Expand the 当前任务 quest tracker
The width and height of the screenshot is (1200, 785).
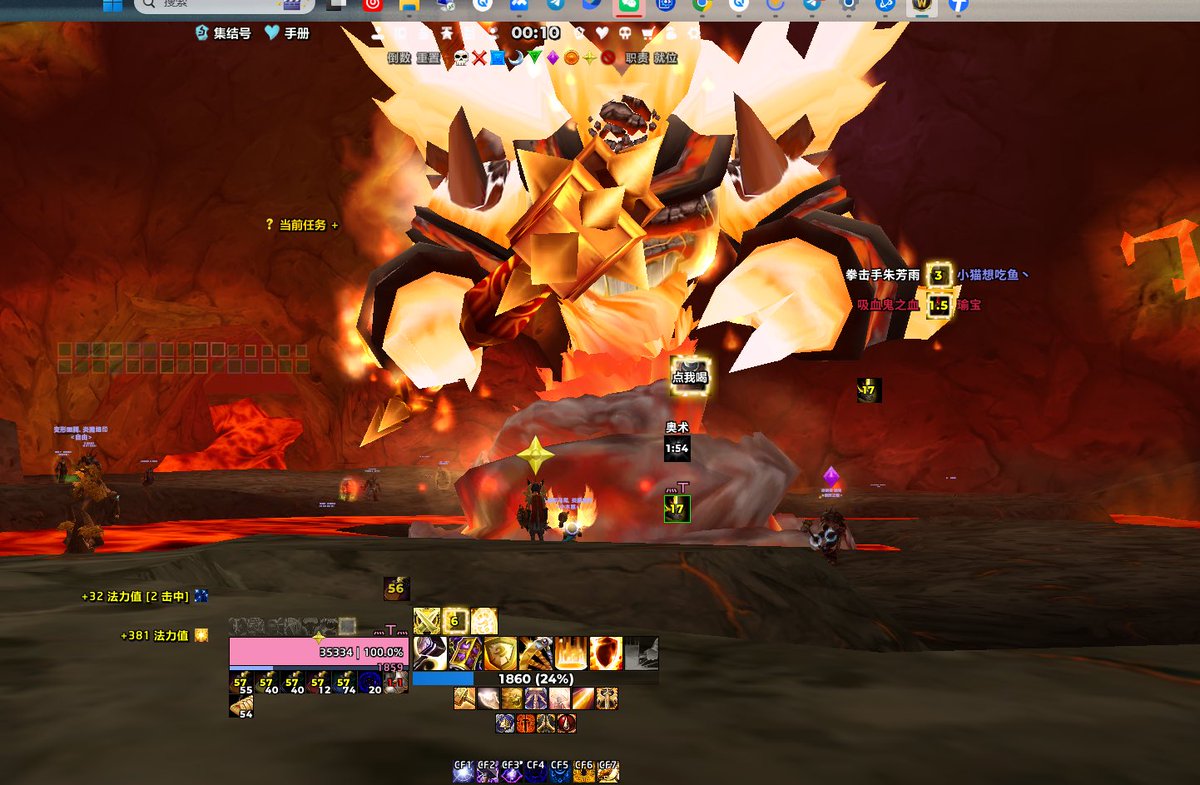click(x=302, y=225)
